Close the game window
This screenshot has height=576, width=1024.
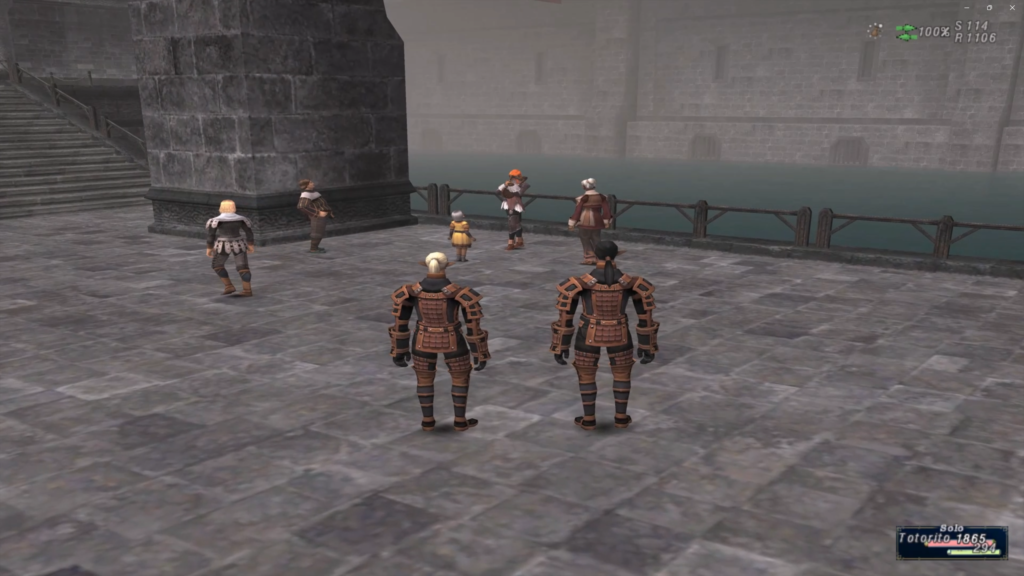point(1010,7)
